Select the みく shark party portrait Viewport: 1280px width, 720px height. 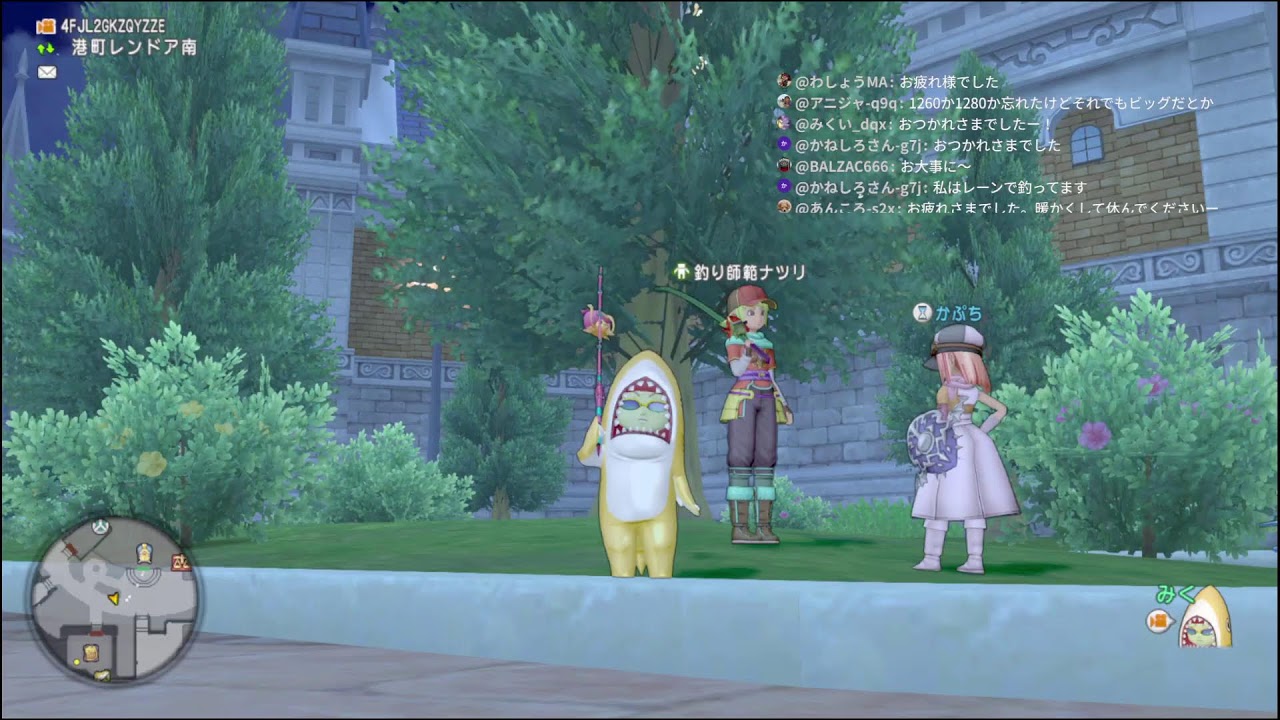(1204, 622)
